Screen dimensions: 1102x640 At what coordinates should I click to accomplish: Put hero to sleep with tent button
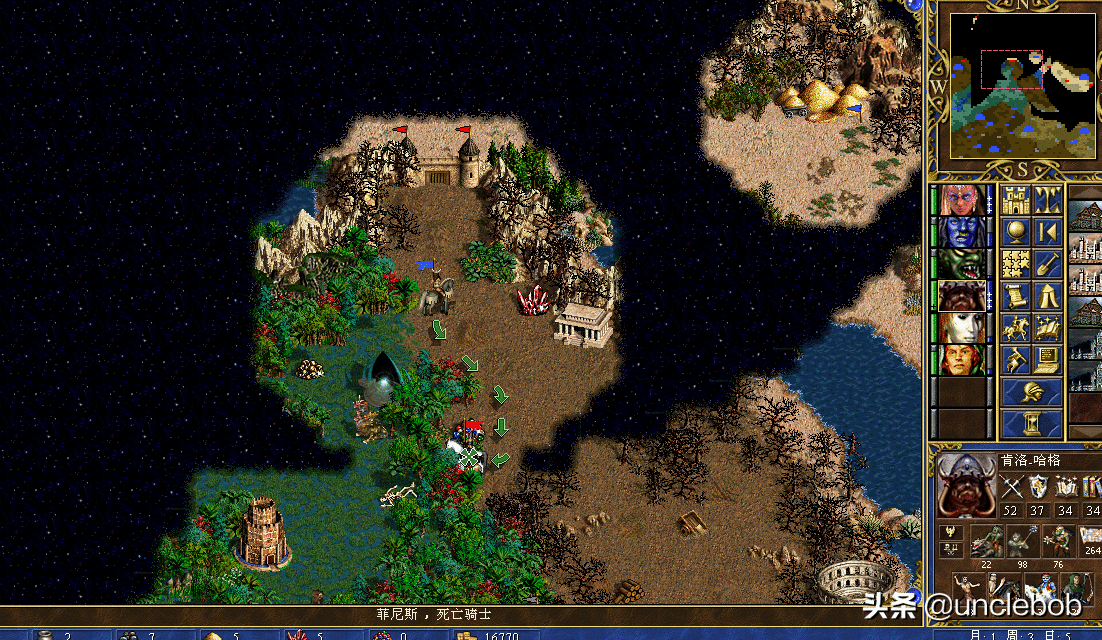point(1048,295)
